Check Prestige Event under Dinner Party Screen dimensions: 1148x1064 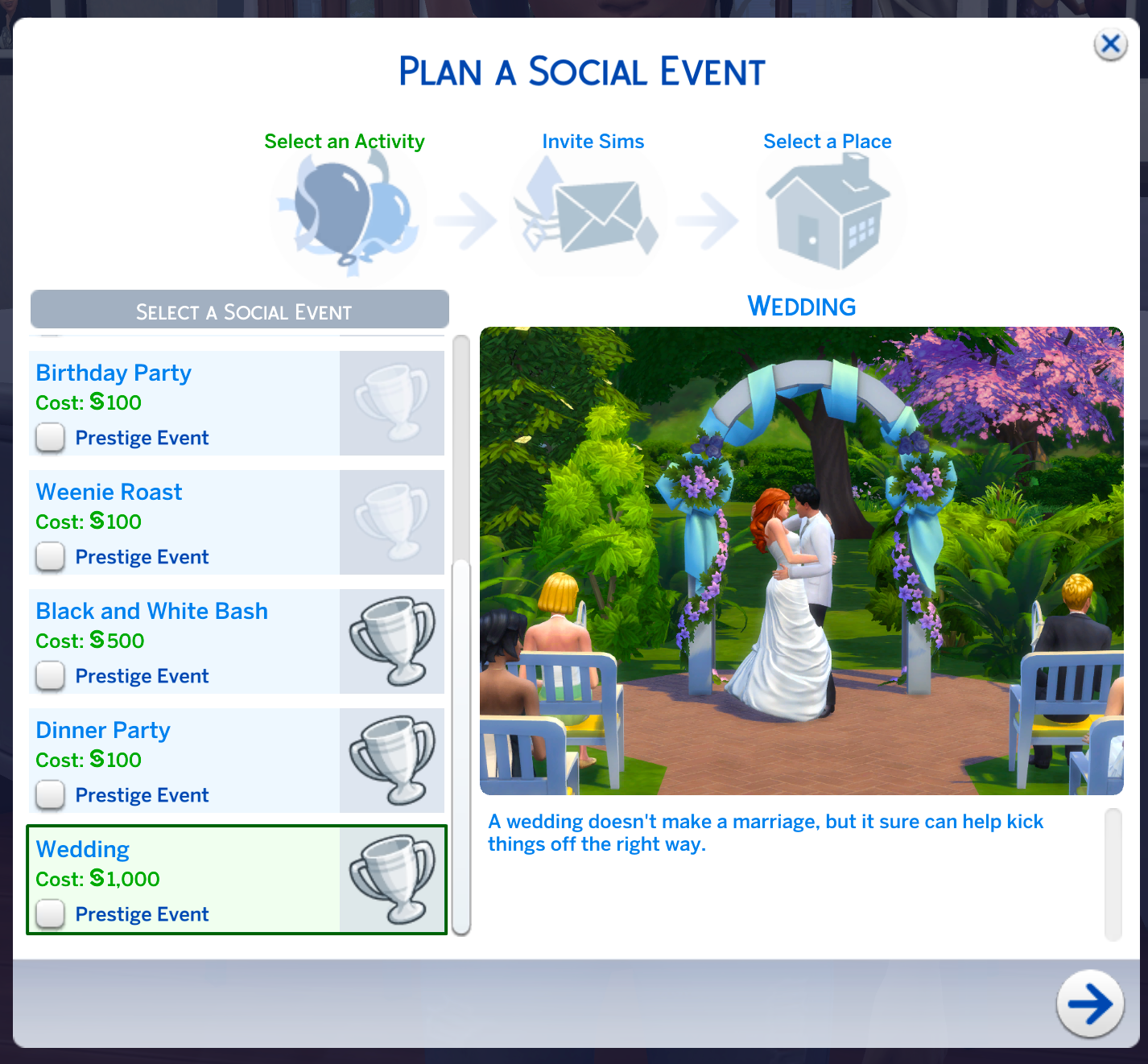(50, 795)
